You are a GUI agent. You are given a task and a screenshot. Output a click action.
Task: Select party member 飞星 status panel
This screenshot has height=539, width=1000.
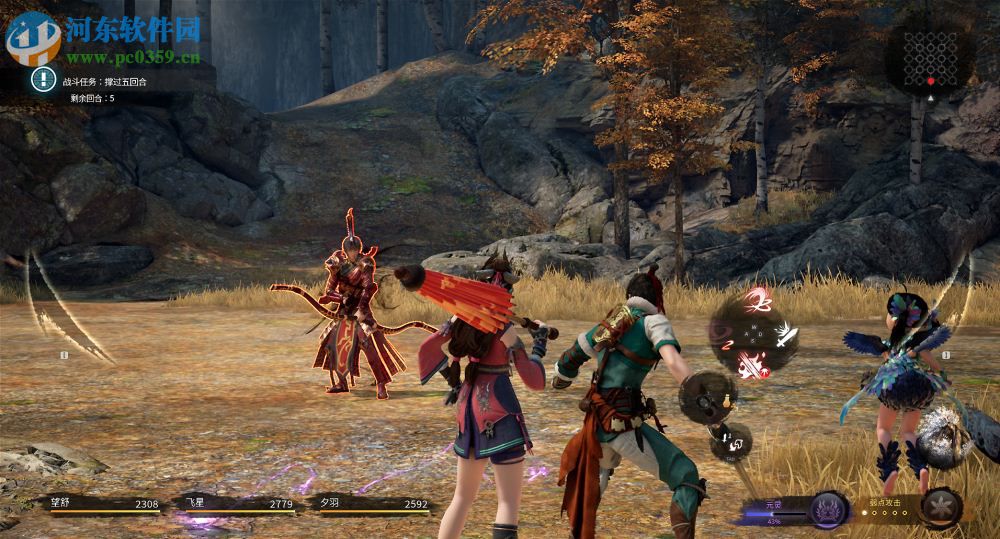236,505
